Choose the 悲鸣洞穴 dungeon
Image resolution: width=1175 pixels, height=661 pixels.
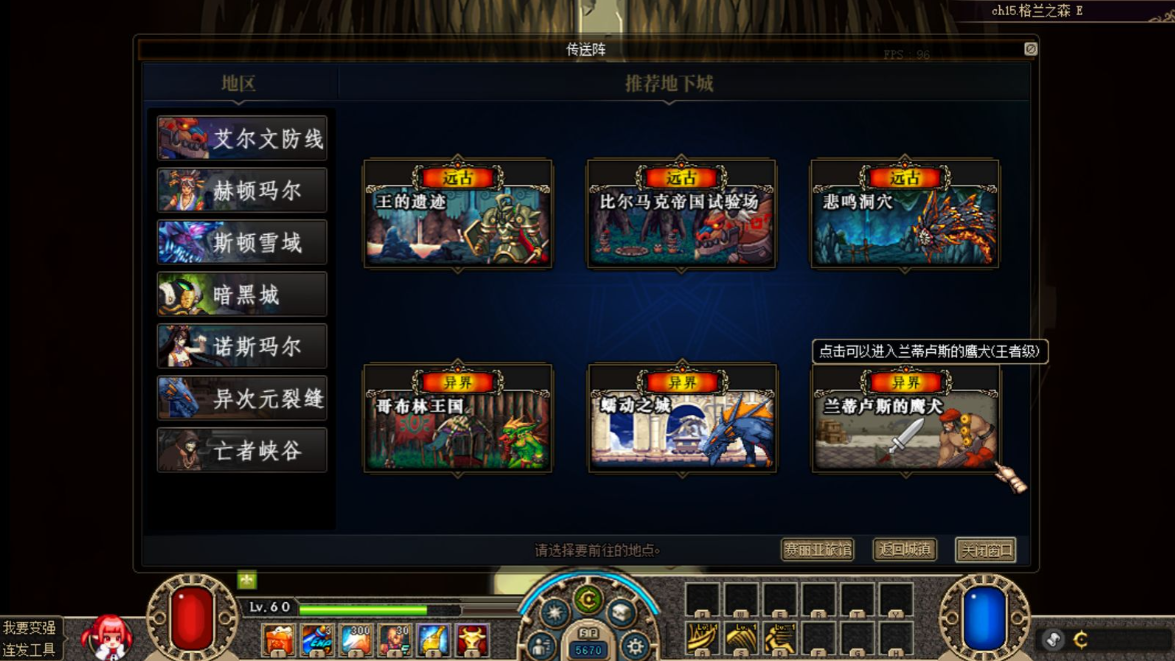point(905,215)
